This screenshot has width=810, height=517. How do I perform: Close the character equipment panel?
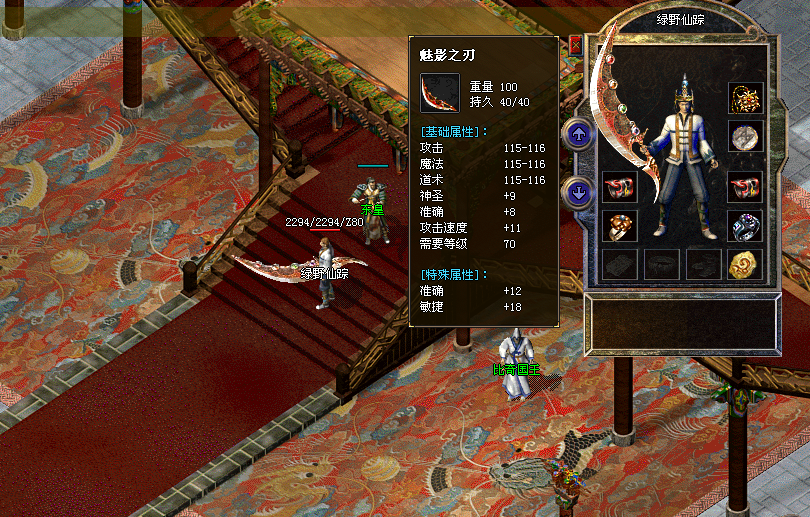[x=575, y=45]
